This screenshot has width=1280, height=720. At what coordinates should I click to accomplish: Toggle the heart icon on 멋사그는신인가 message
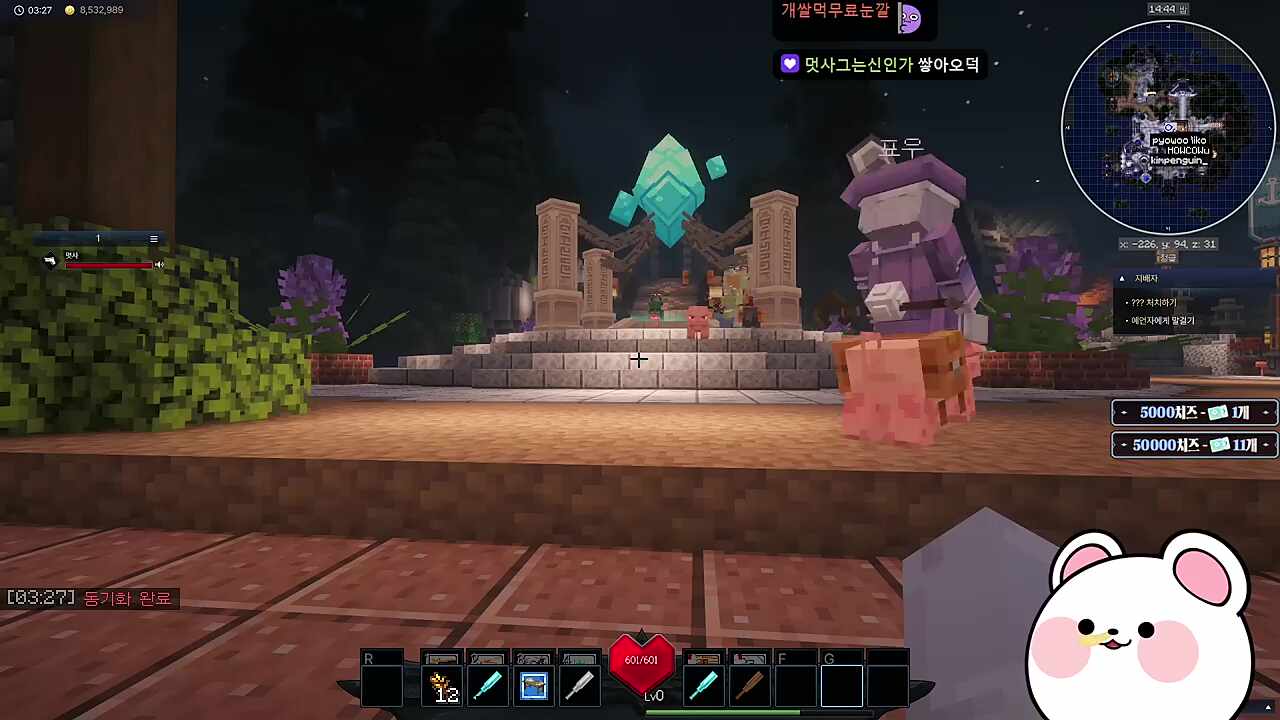coord(789,64)
